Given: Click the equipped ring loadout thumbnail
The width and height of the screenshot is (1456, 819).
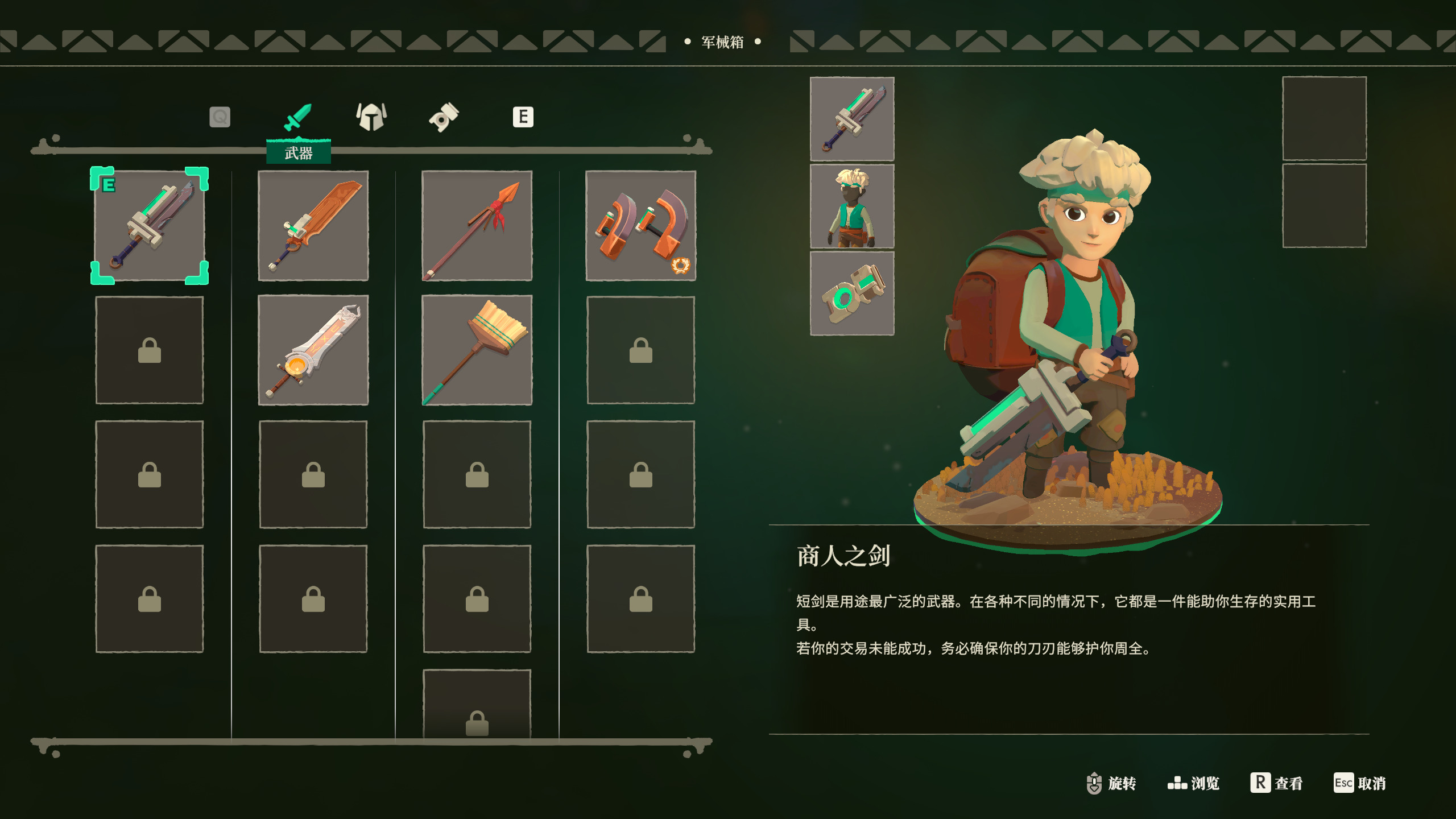Looking at the screenshot, I should (852, 293).
